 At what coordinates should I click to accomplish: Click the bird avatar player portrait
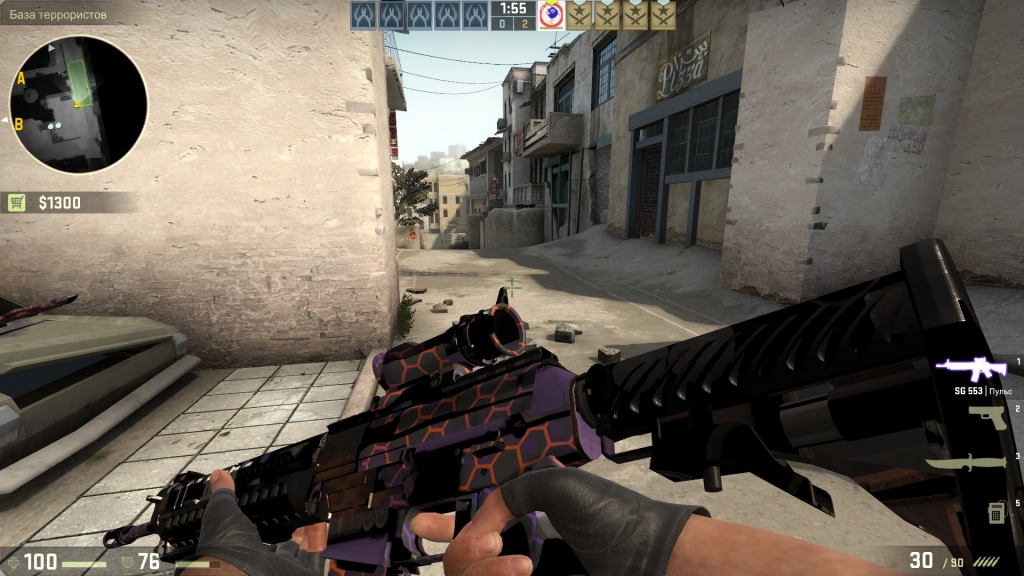click(x=552, y=15)
